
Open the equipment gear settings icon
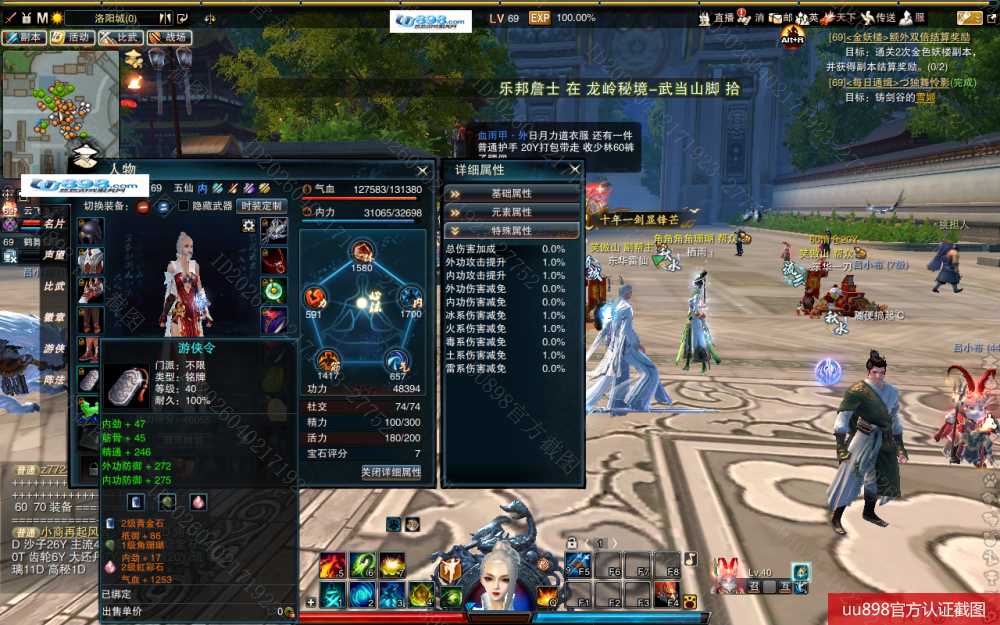pyautogui.click(x=248, y=226)
